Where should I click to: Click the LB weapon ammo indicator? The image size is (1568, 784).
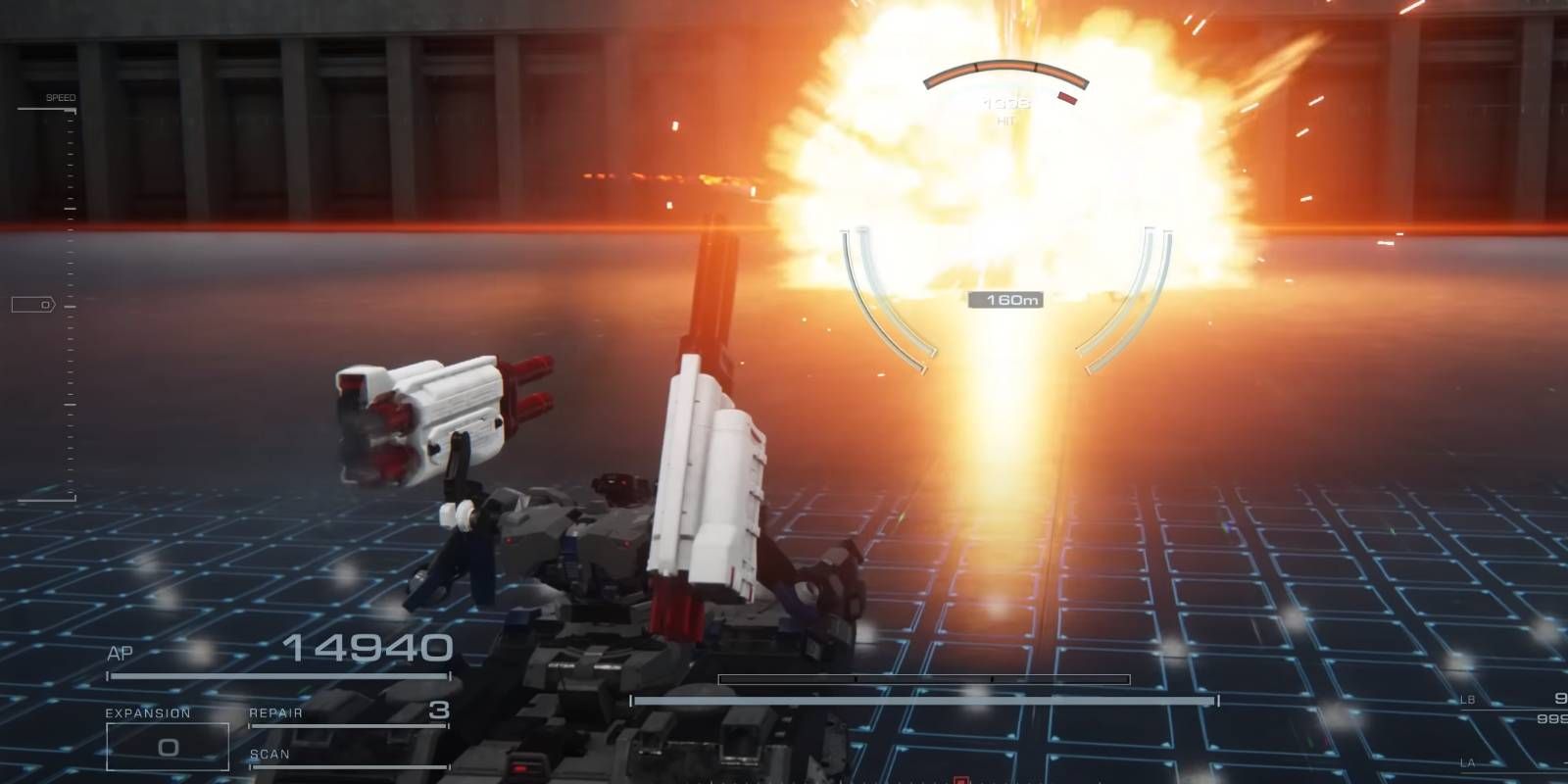click(1509, 701)
